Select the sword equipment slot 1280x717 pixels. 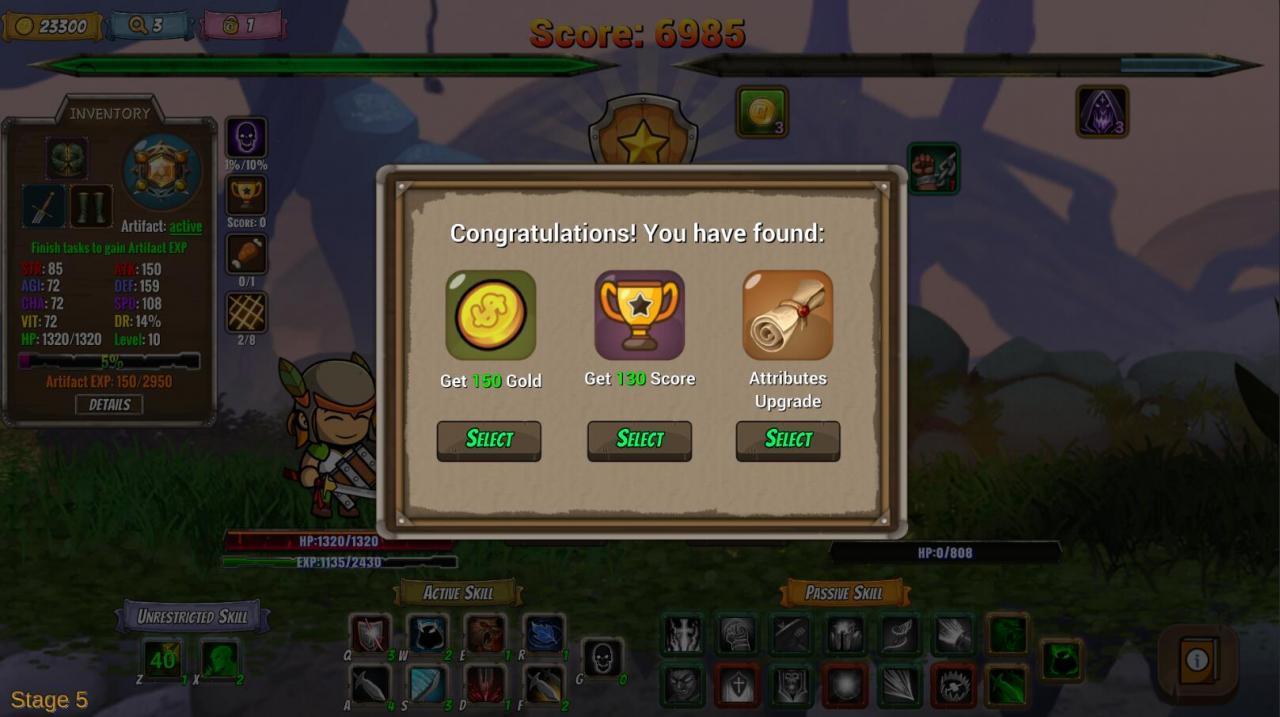44,207
